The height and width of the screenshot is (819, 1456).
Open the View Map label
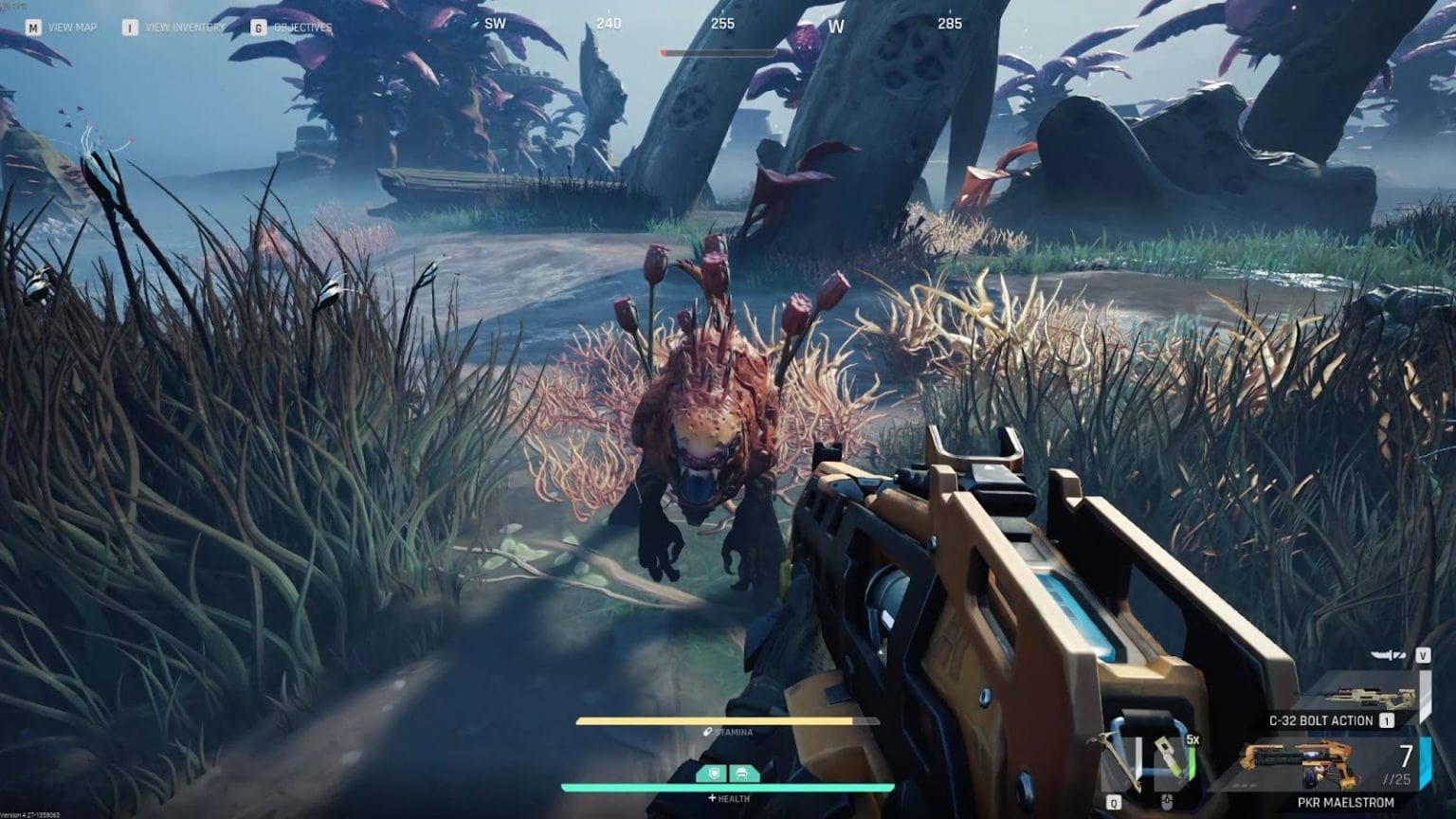pyautogui.click(x=71, y=27)
